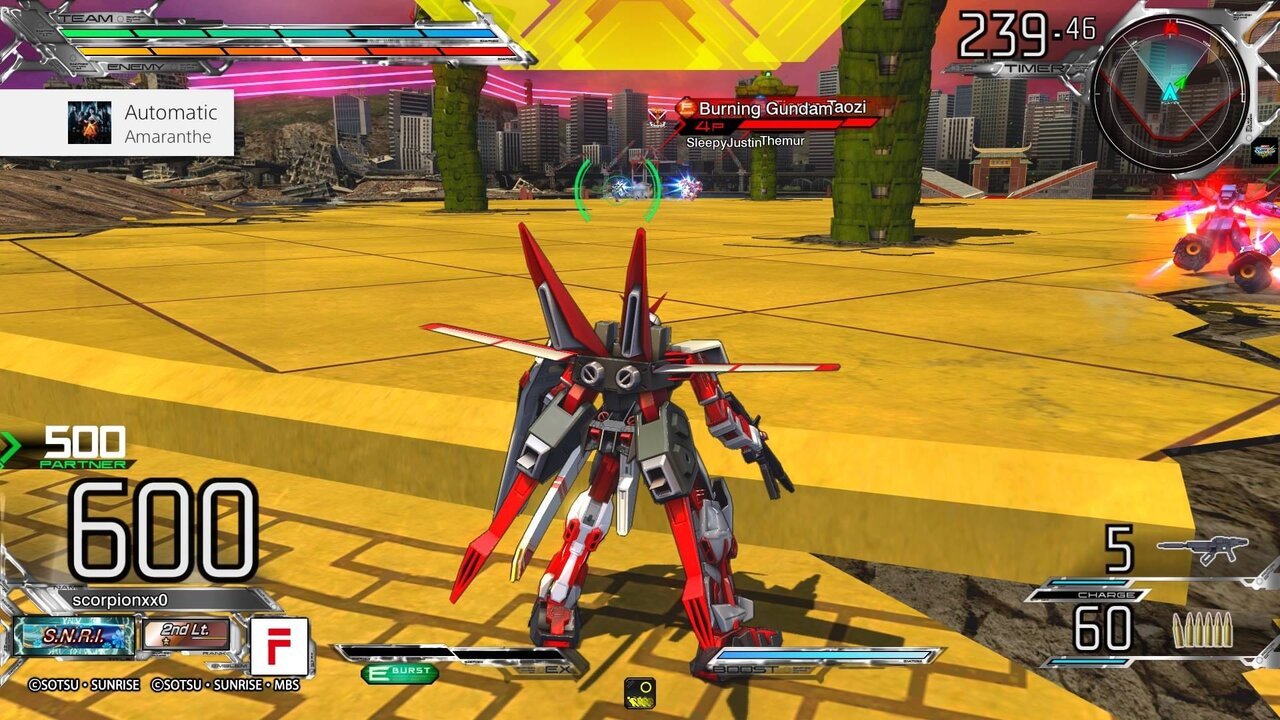Click the small yellow icon at bottom center
1280x720 pixels.
(640, 692)
